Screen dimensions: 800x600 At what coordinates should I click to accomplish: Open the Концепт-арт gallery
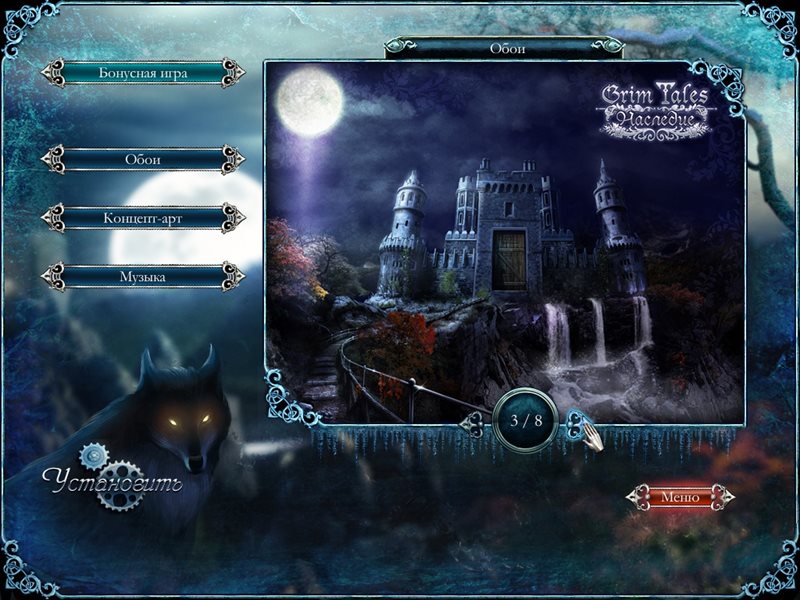click(x=143, y=217)
